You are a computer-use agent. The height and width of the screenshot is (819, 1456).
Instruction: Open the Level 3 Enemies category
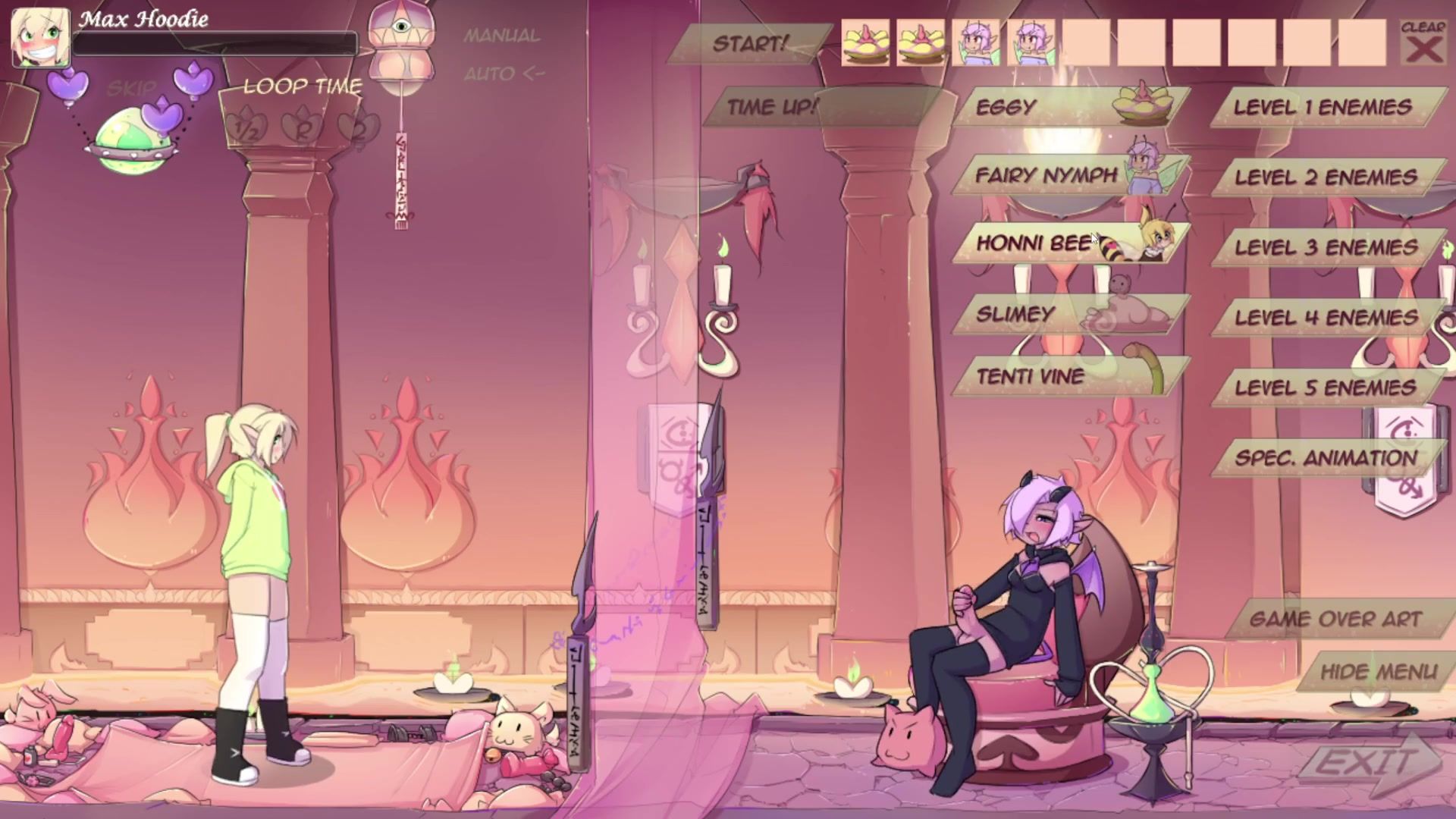pos(1326,248)
